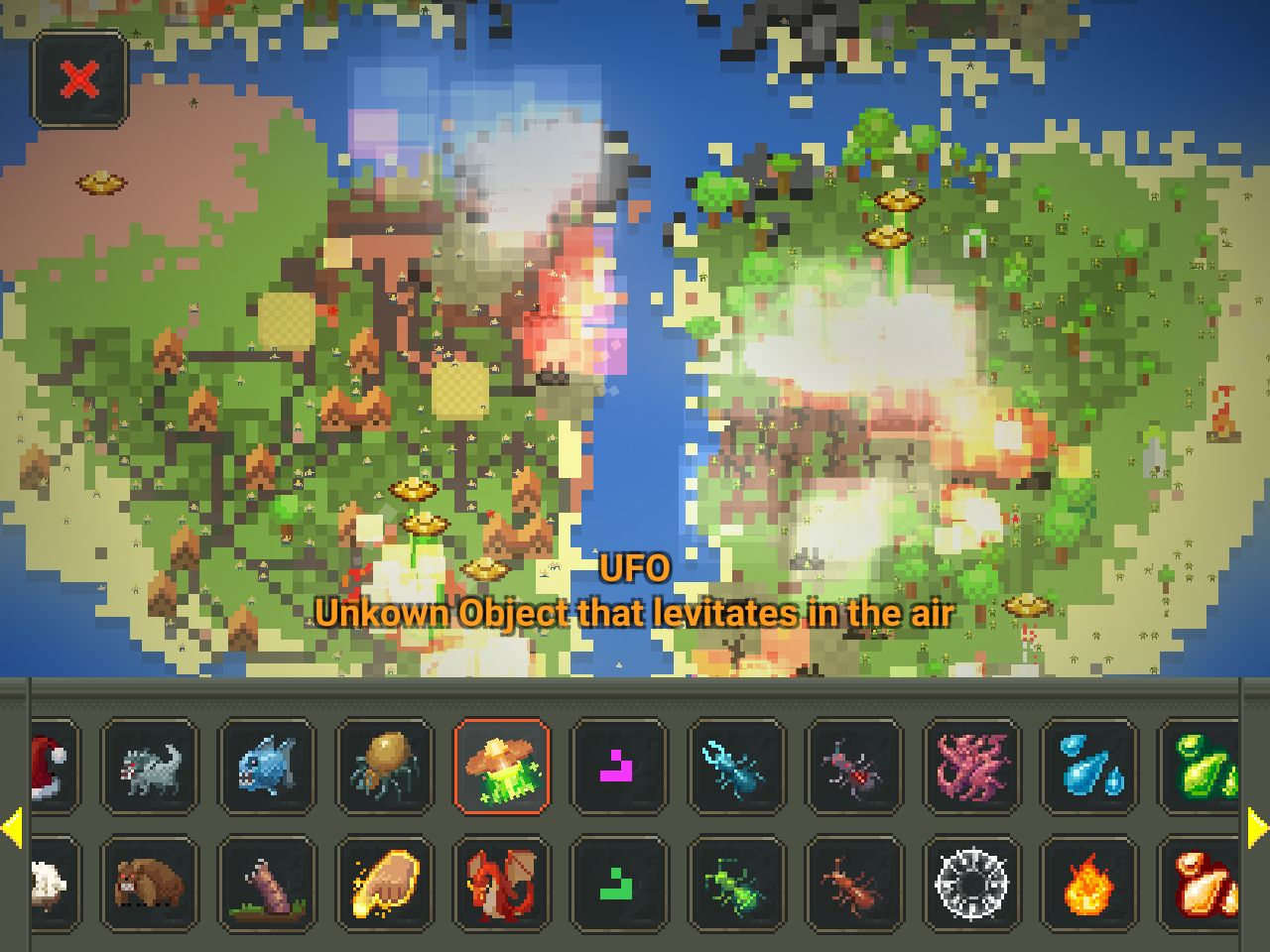This screenshot has height=952, width=1270.
Task: Deselect the highlighted UFO power
Action: click(x=503, y=769)
